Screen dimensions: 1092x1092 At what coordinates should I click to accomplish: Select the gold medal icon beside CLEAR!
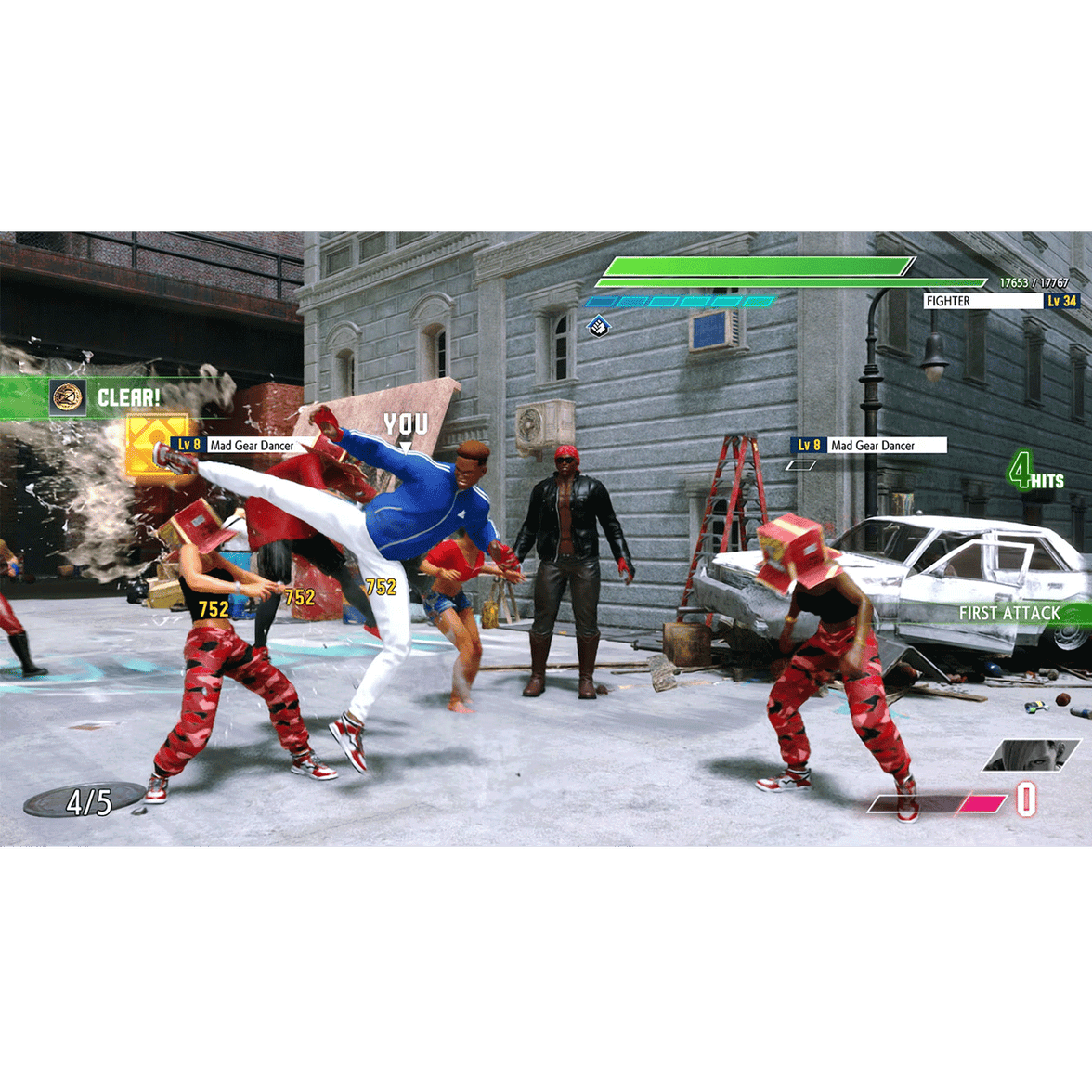pos(68,397)
